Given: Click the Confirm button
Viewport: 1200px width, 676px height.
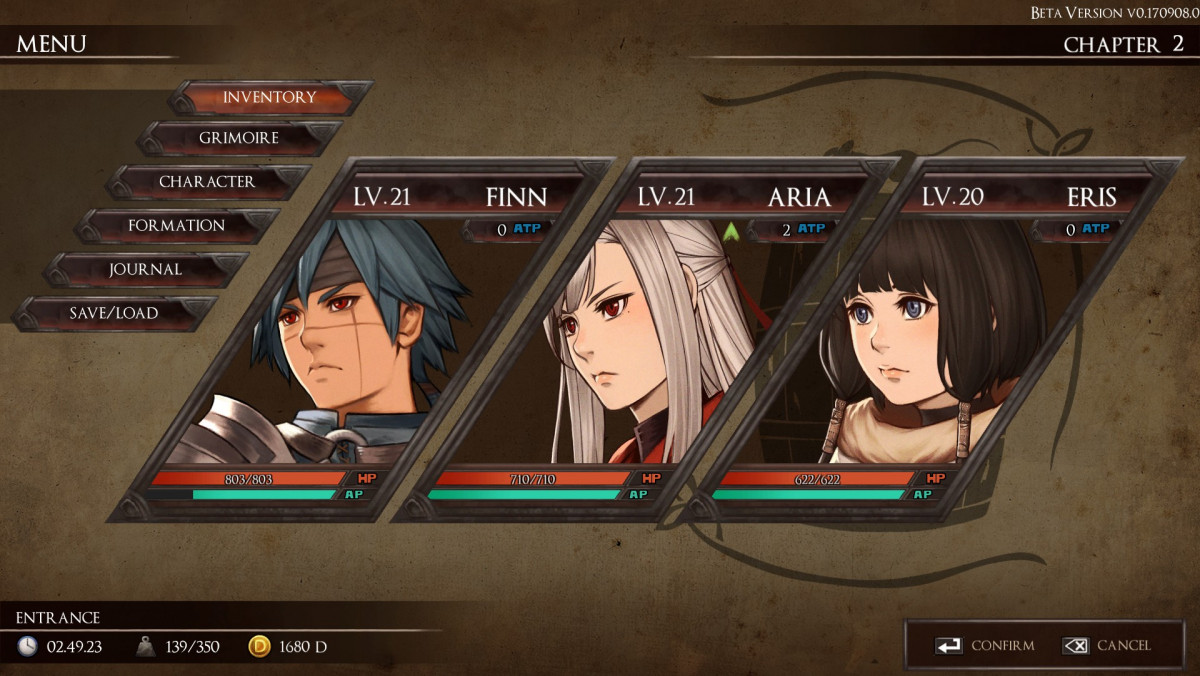Looking at the screenshot, I should (985, 646).
